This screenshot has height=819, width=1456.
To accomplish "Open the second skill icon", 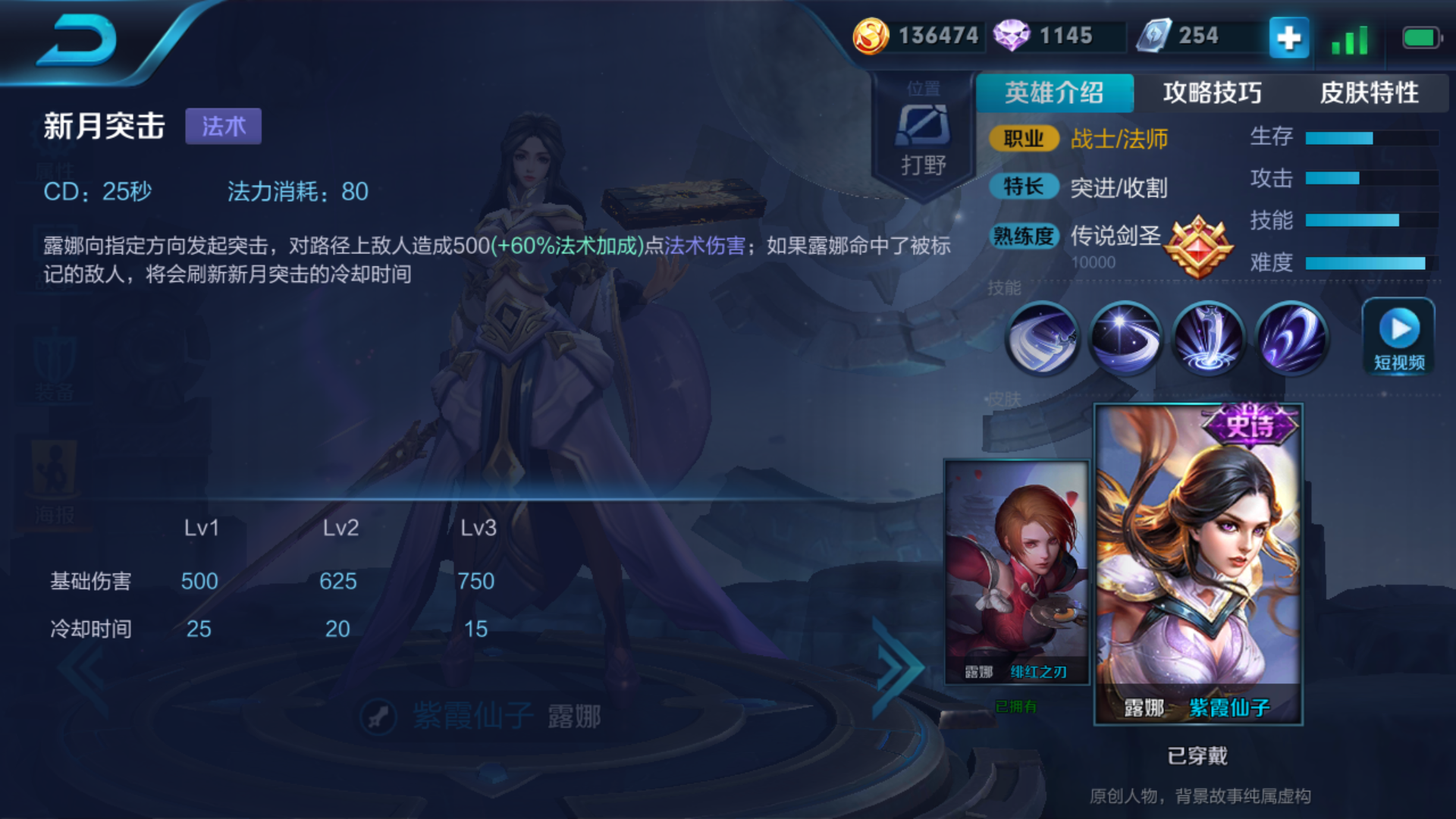I will (1125, 338).
